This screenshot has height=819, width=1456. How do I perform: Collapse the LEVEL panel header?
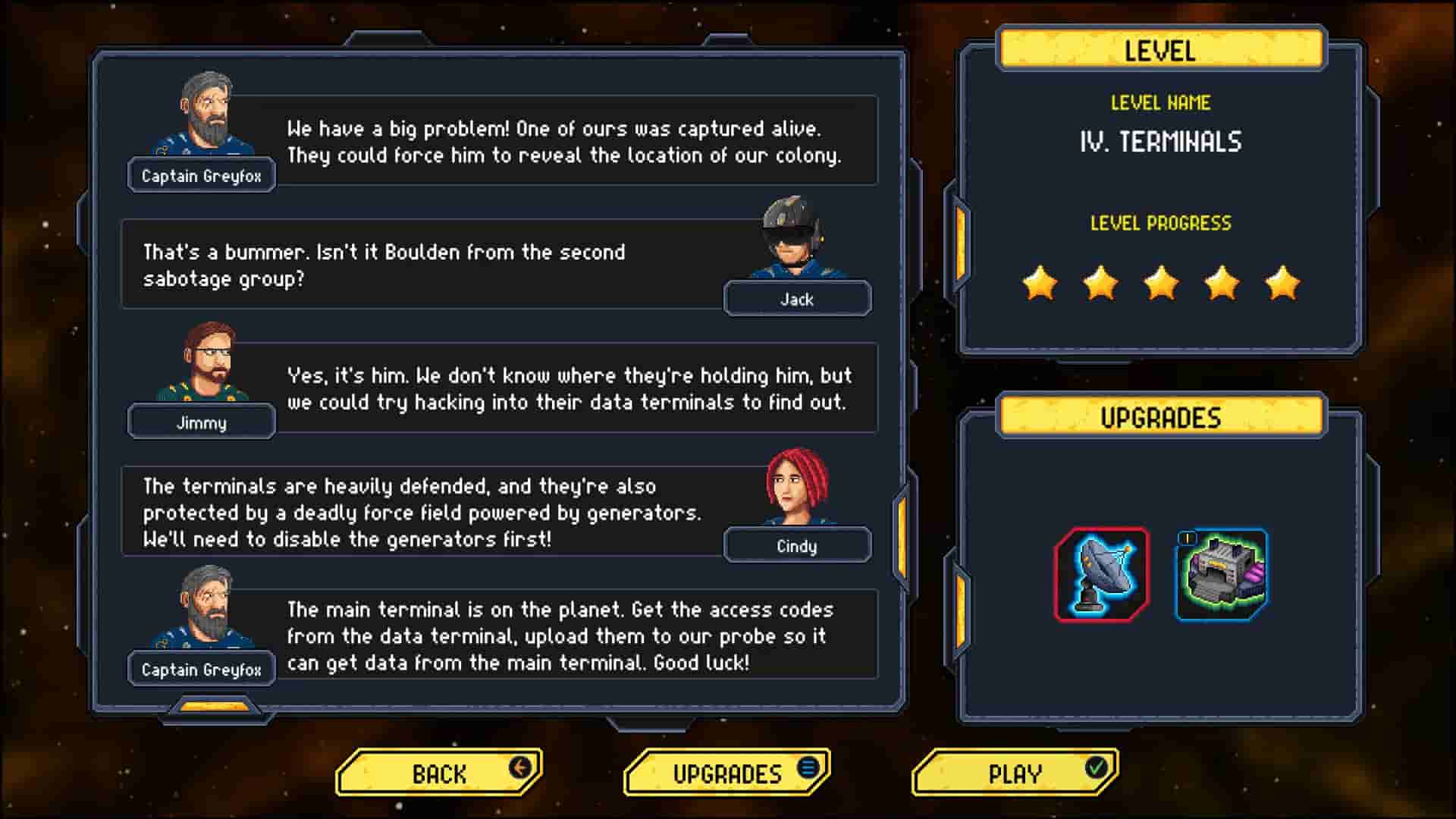(1160, 50)
